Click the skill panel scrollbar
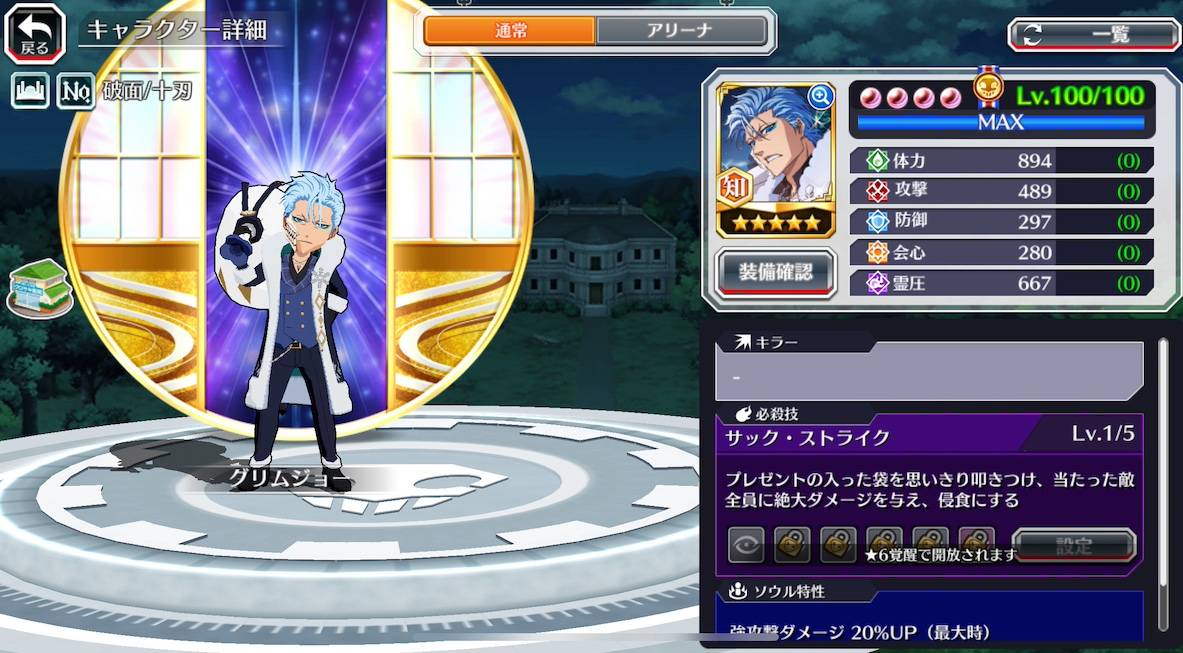The width and height of the screenshot is (1183, 653). click(1162, 480)
